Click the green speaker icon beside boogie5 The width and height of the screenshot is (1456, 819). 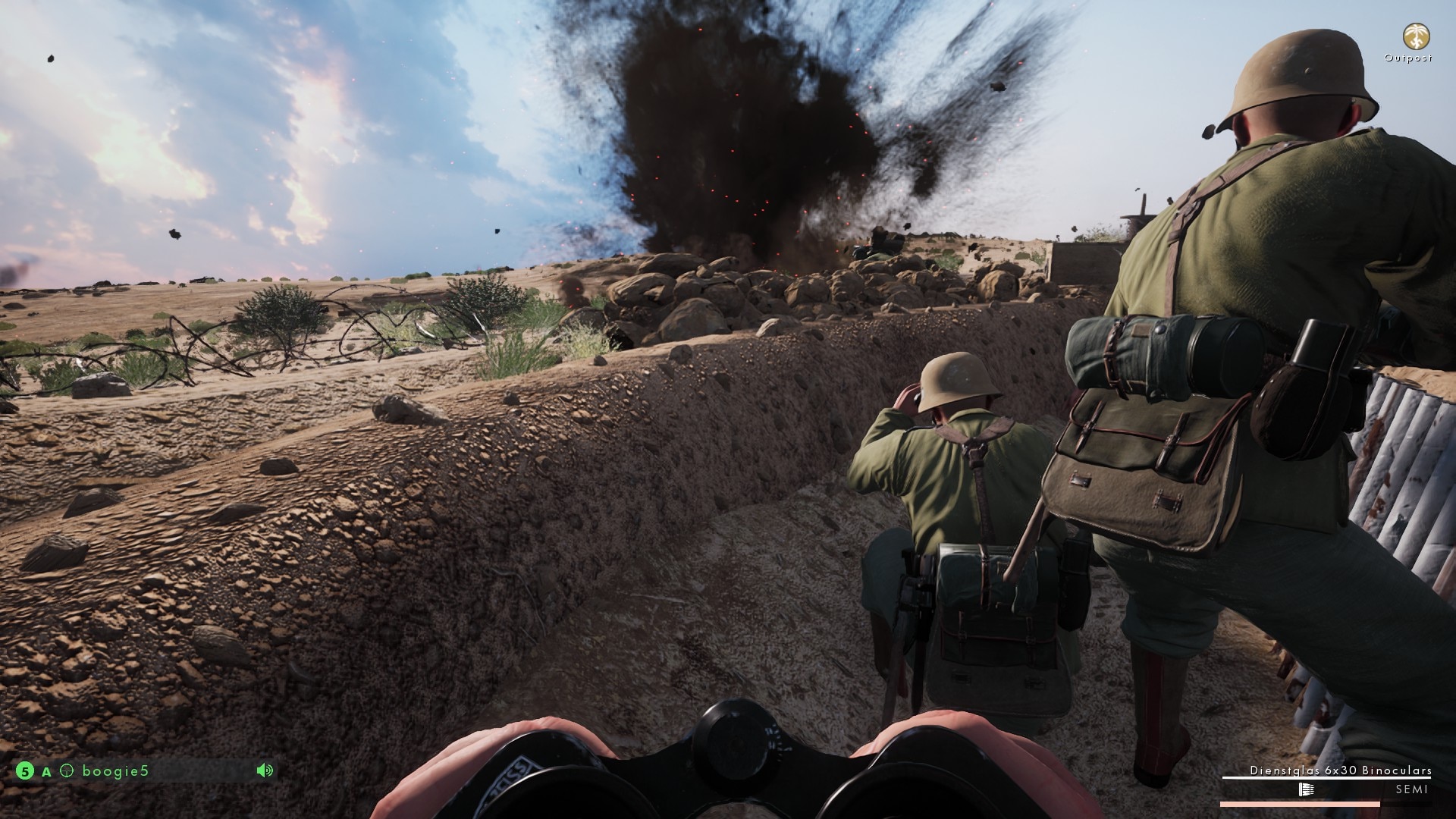click(264, 770)
